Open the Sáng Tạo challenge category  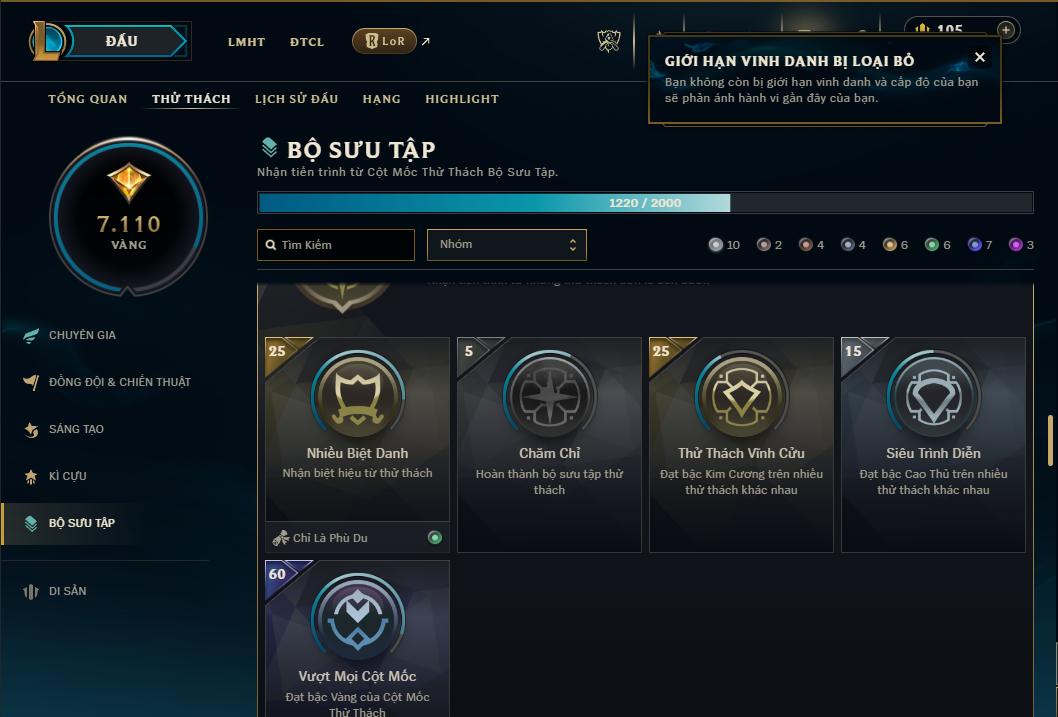click(76, 429)
